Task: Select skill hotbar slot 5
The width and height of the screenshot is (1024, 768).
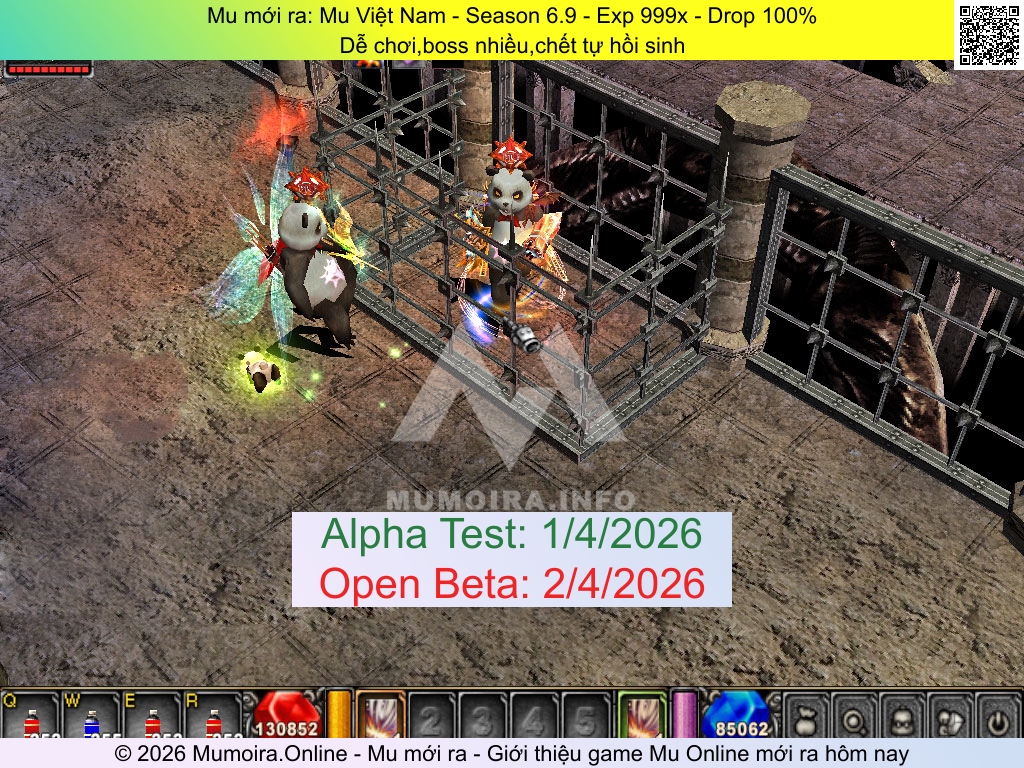Action: click(x=586, y=716)
